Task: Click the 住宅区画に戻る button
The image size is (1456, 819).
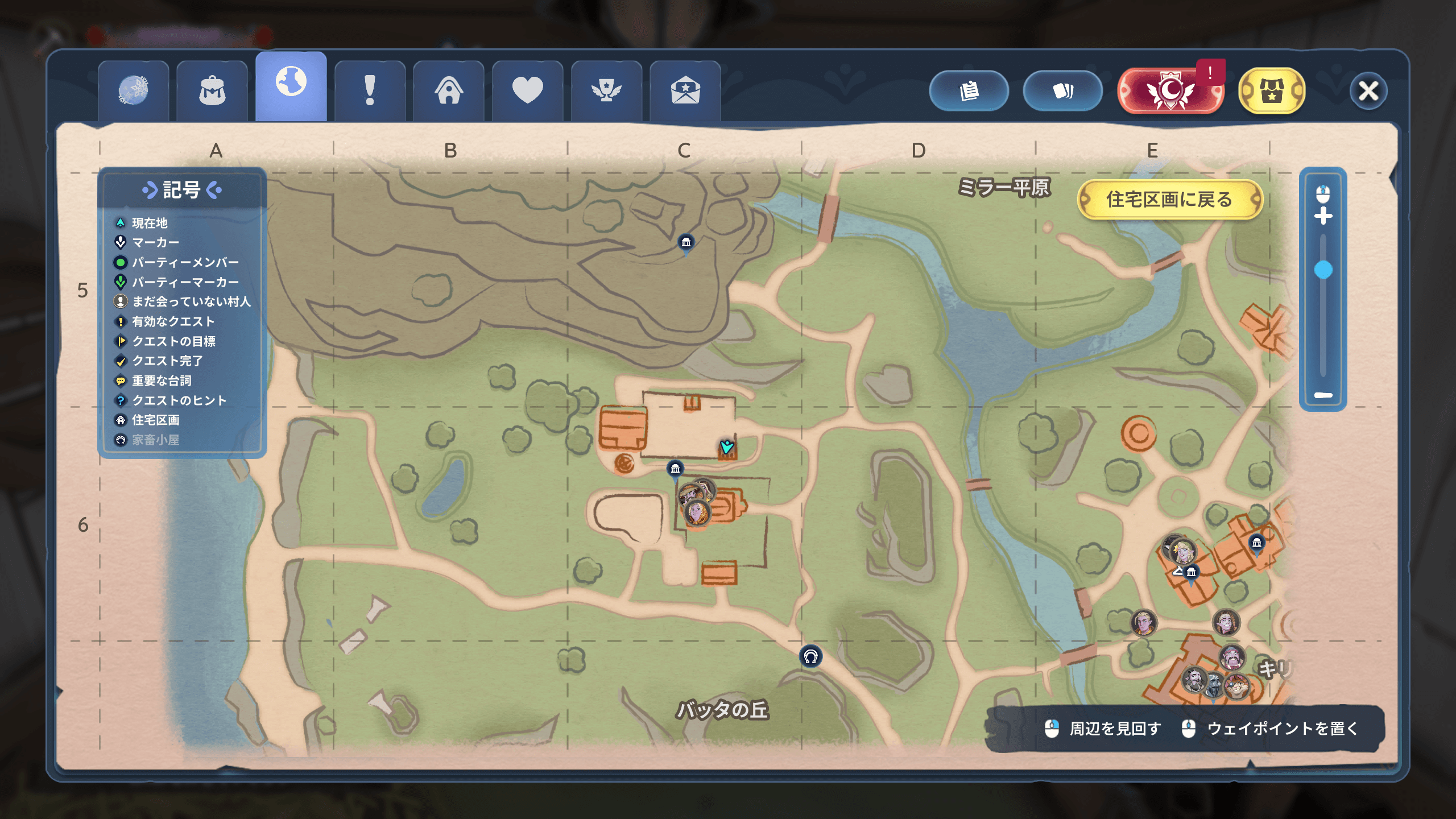Action: (x=1169, y=200)
